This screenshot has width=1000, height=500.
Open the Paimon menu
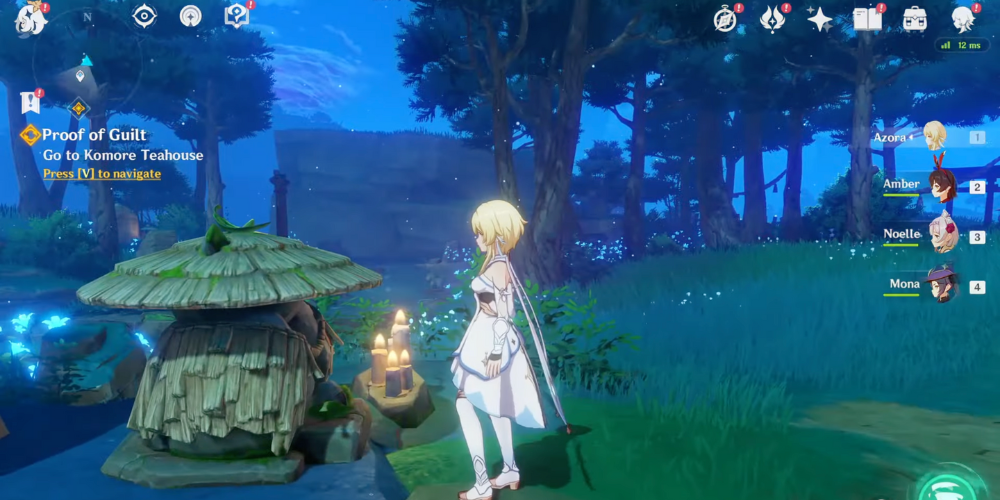30,19
